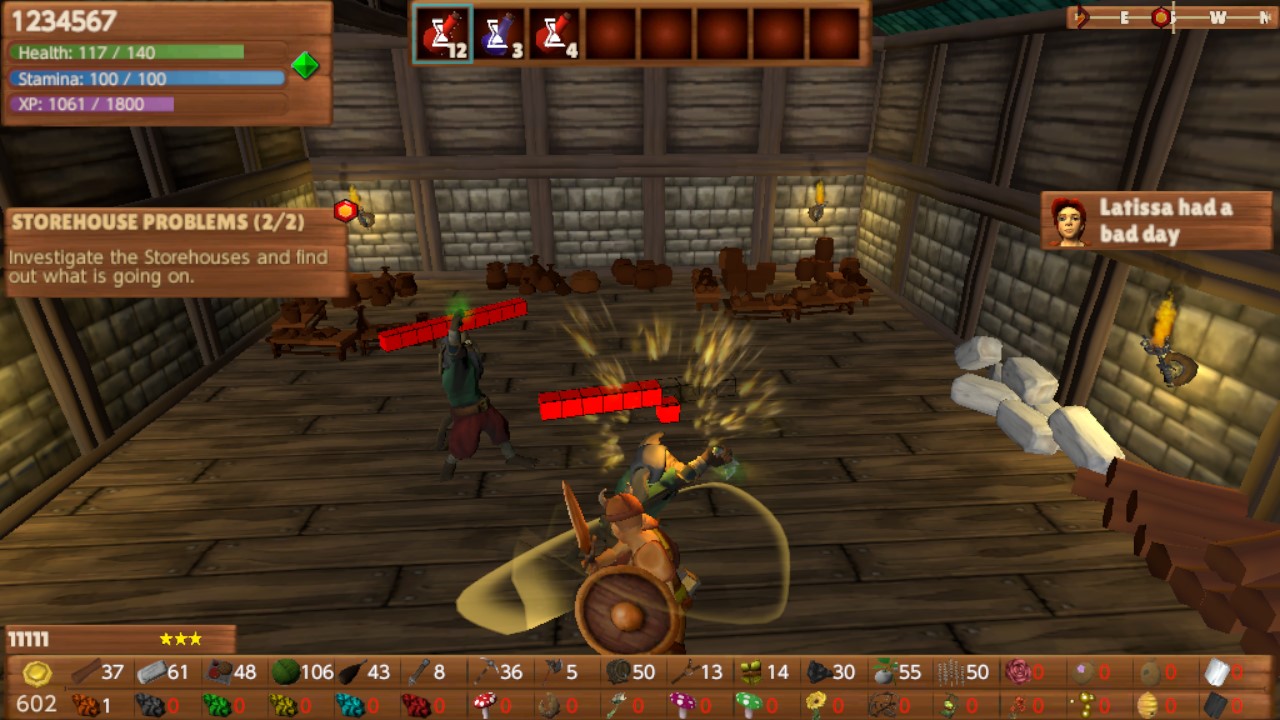Select the blue mana potion in the hotbar

tap(500, 33)
